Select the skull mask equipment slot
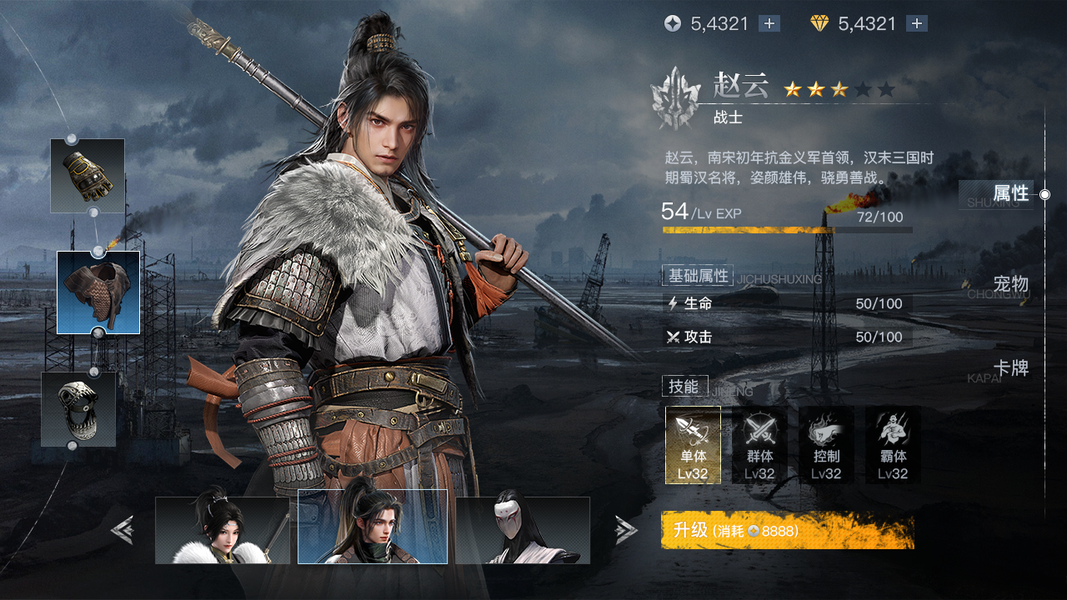The width and height of the screenshot is (1067, 600). coord(78,409)
